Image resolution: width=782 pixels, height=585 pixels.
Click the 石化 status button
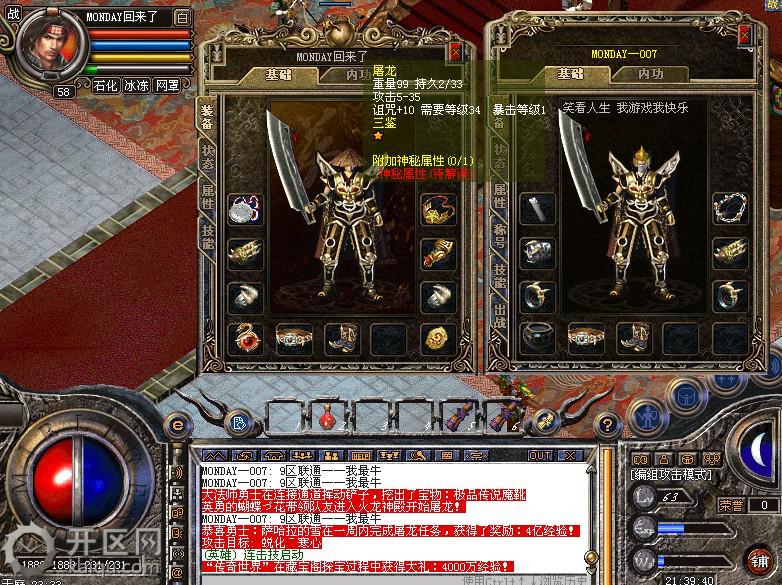tap(105, 86)
